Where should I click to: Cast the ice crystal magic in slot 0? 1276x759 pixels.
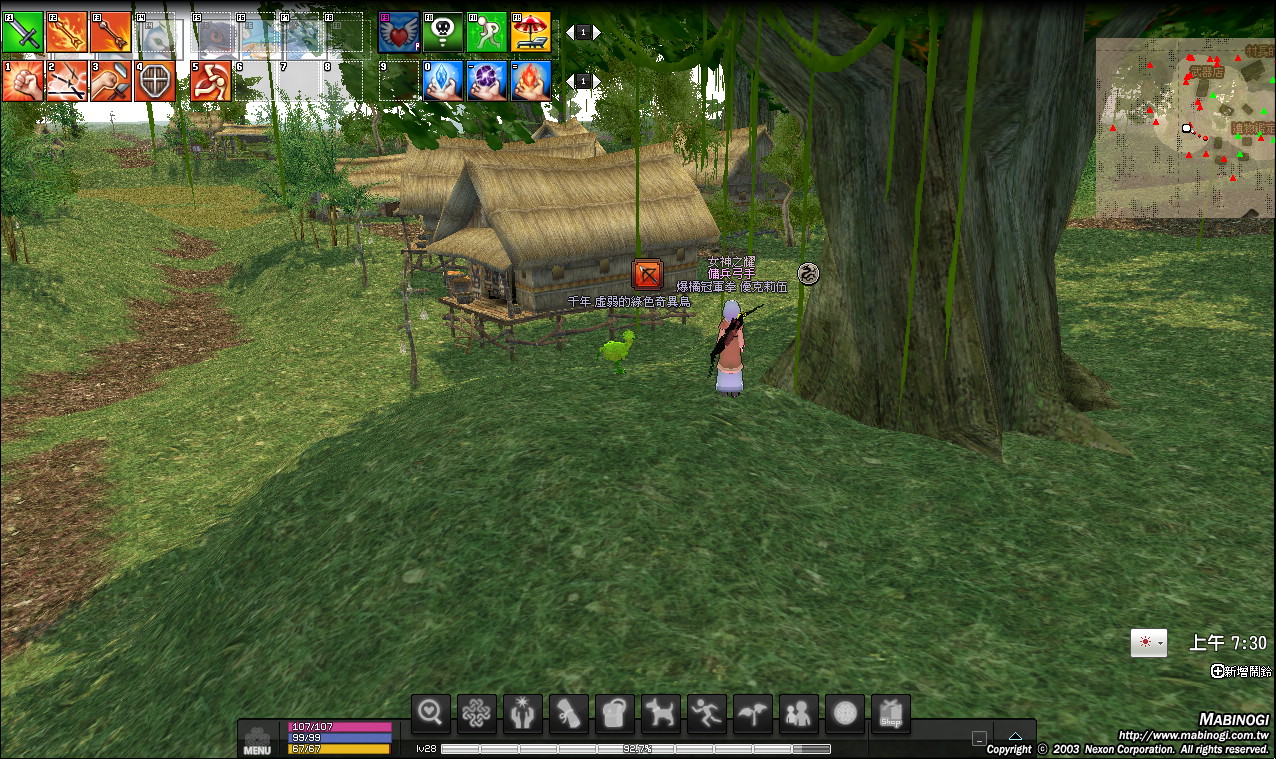443,81
